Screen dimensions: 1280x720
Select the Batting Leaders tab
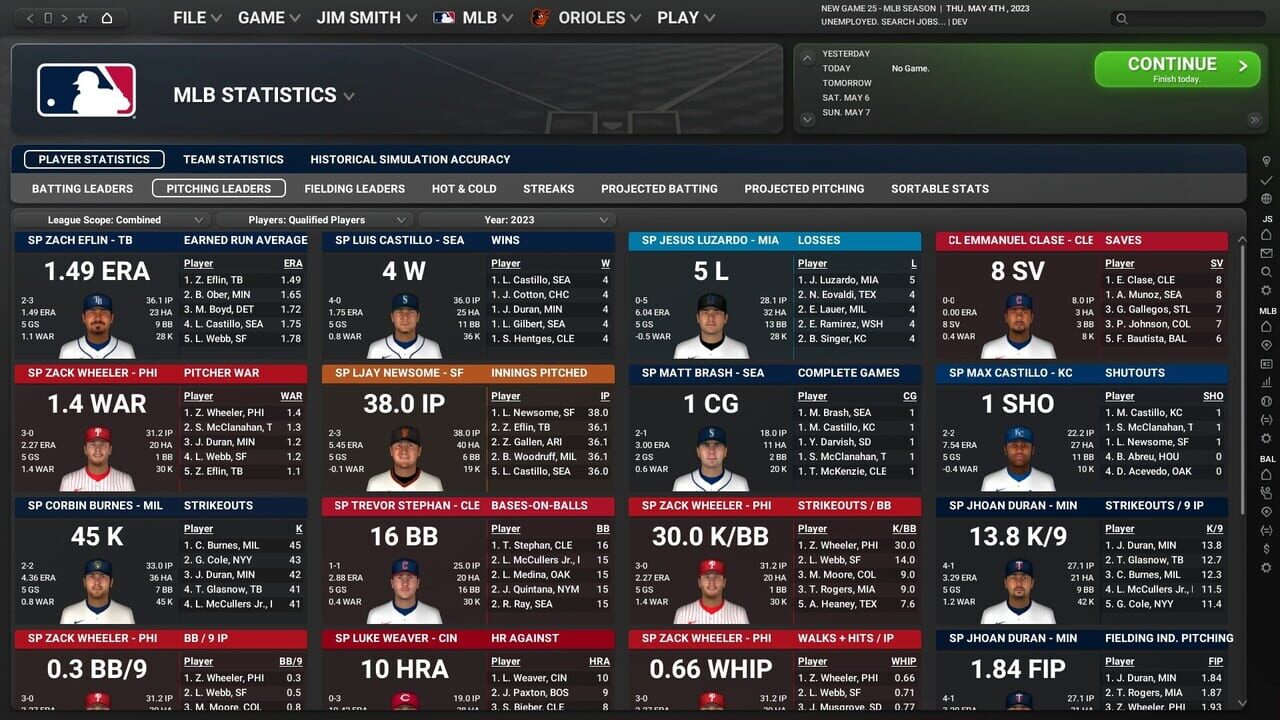click(x=82, y=188)
